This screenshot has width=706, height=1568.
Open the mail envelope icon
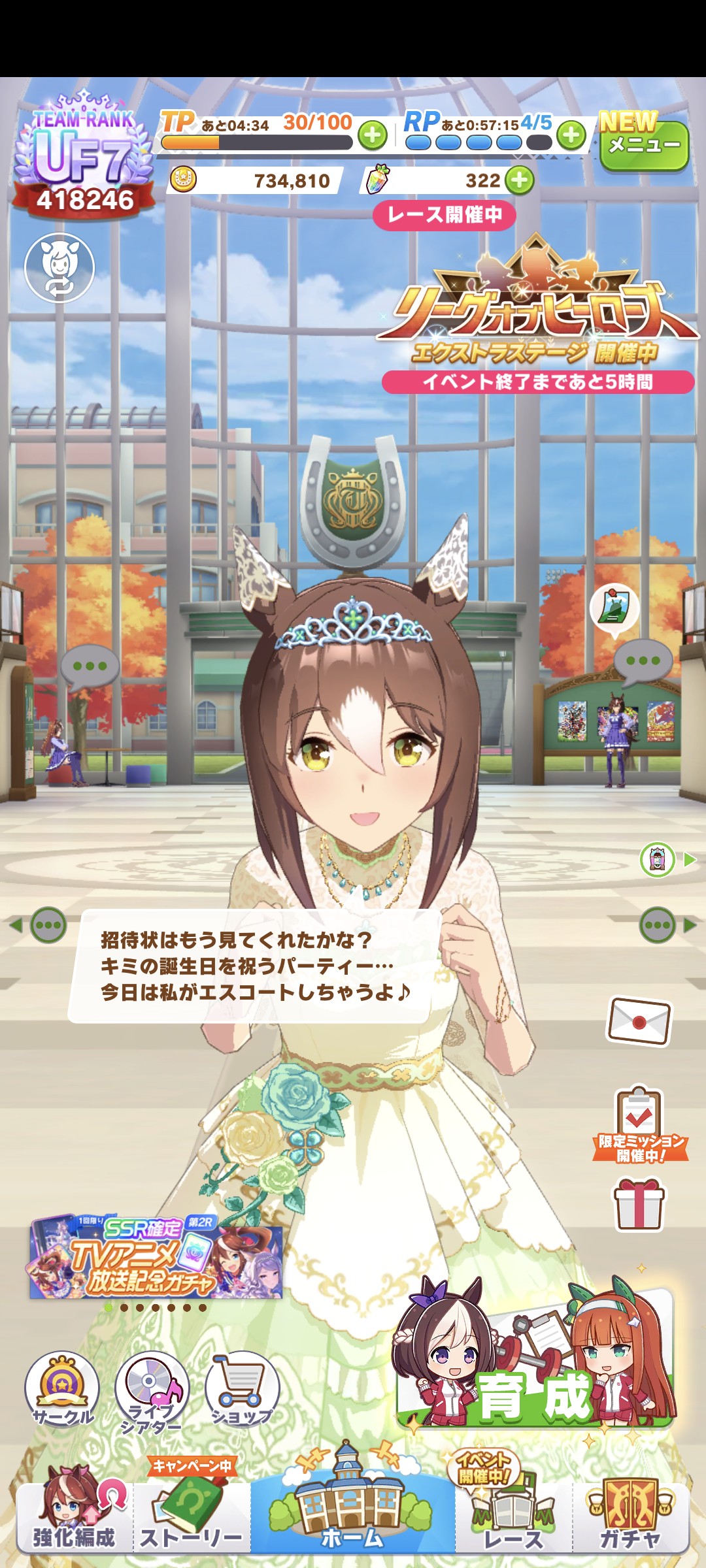[x=639, y=1021]
